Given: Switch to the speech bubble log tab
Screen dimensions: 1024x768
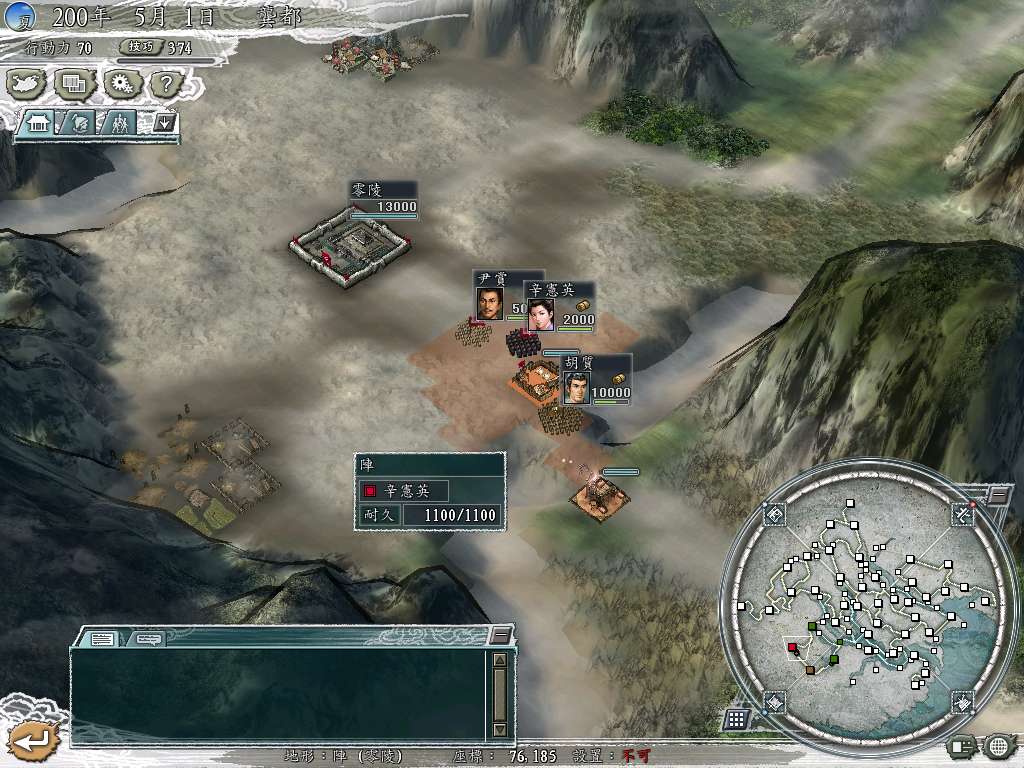Looking at the screenshot, I should [149, 638].
